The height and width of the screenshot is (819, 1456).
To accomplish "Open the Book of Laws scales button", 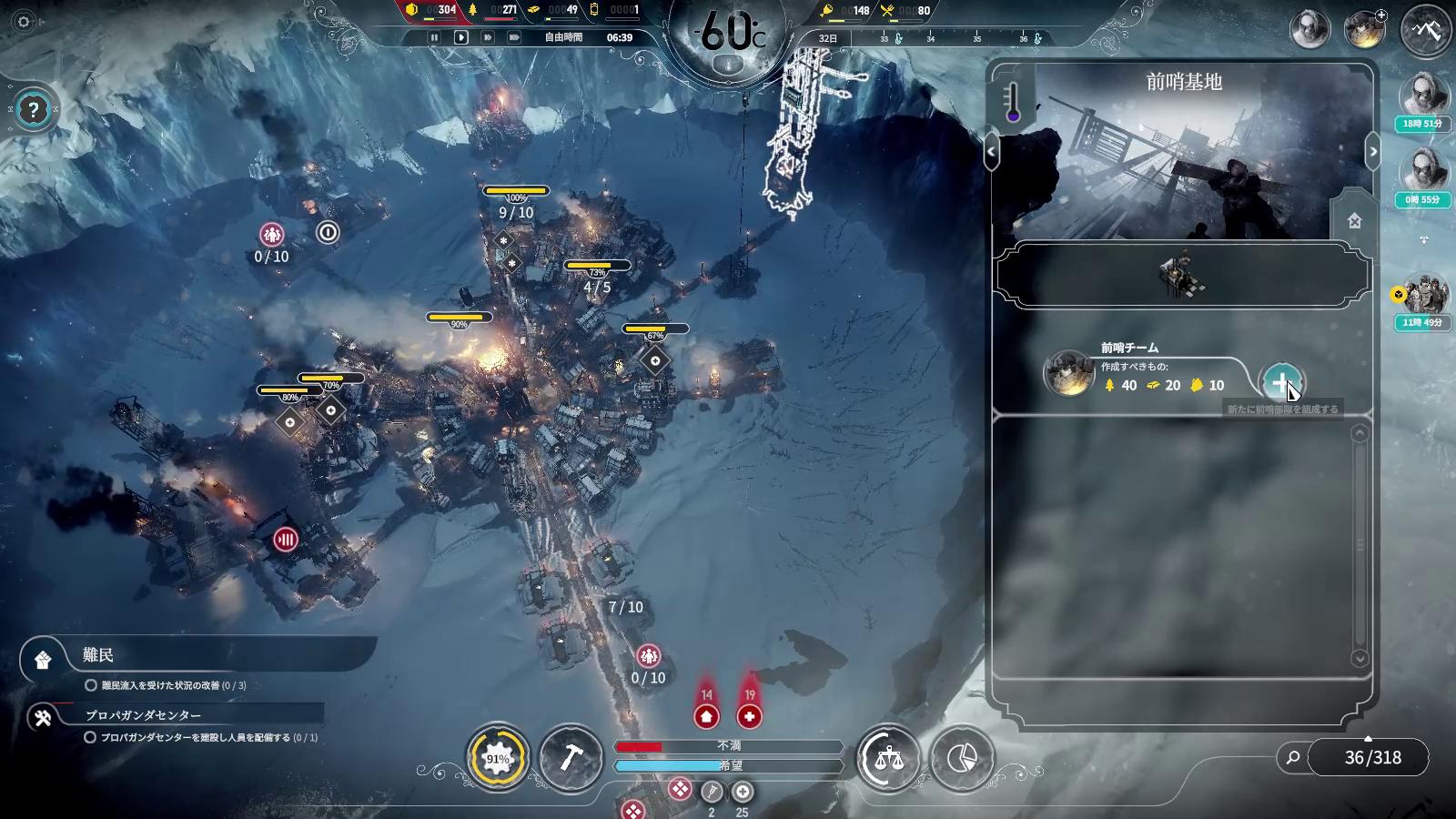I will click(888, 758).
